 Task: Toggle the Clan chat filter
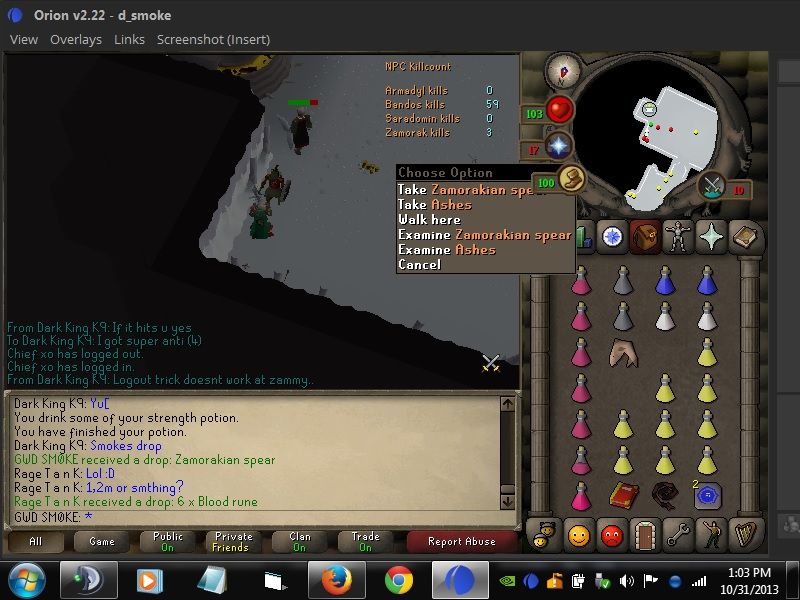pos(300,541)
